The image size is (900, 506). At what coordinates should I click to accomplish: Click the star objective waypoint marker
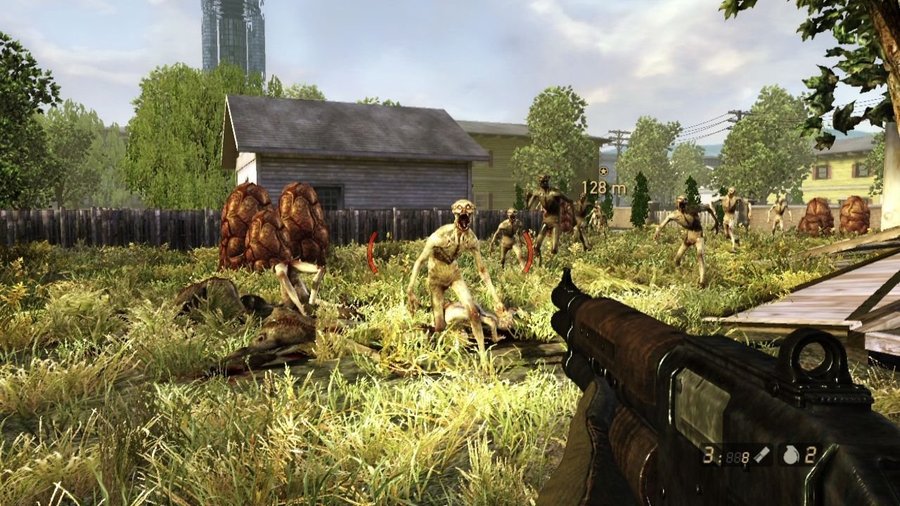tap(601, 171)
